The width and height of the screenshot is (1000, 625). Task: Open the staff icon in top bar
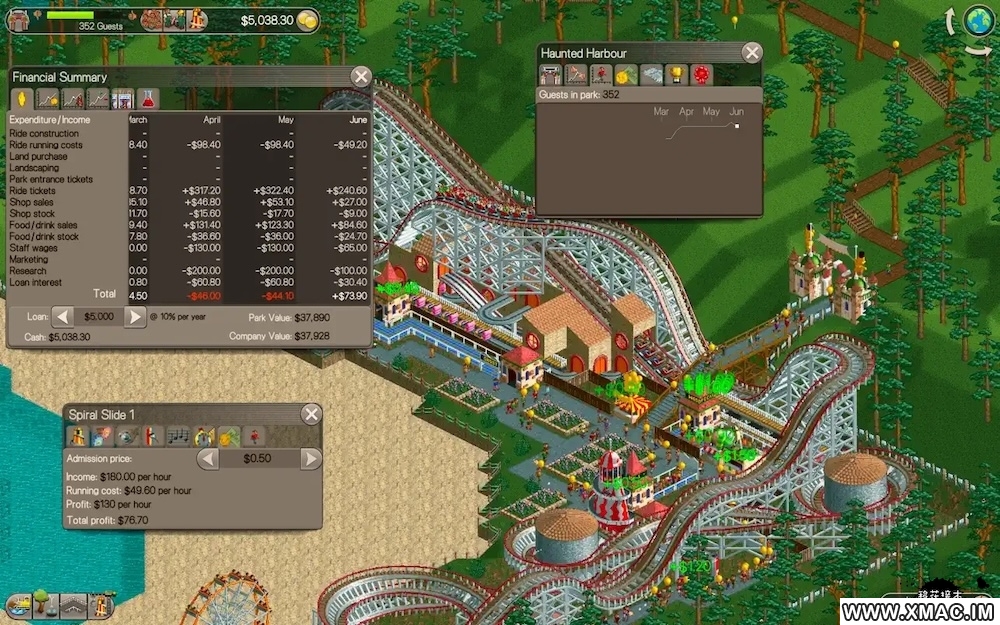(x=174, y=19)
